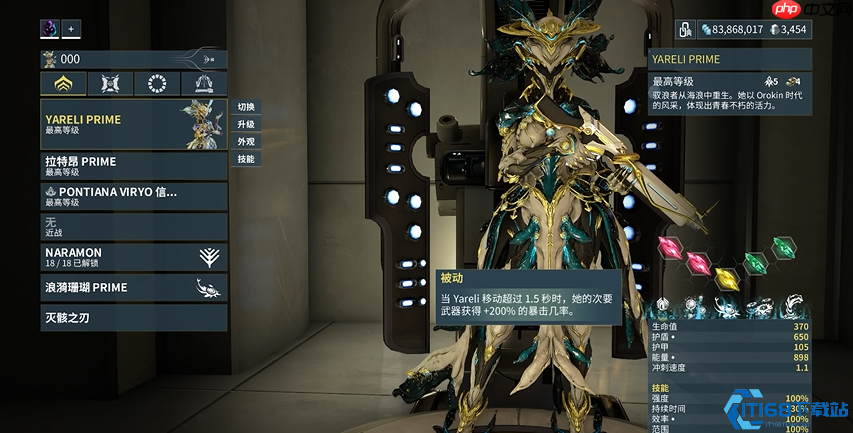Click the 升级 upgrade button
The image size is (853, 433).
tap(246, 124)
